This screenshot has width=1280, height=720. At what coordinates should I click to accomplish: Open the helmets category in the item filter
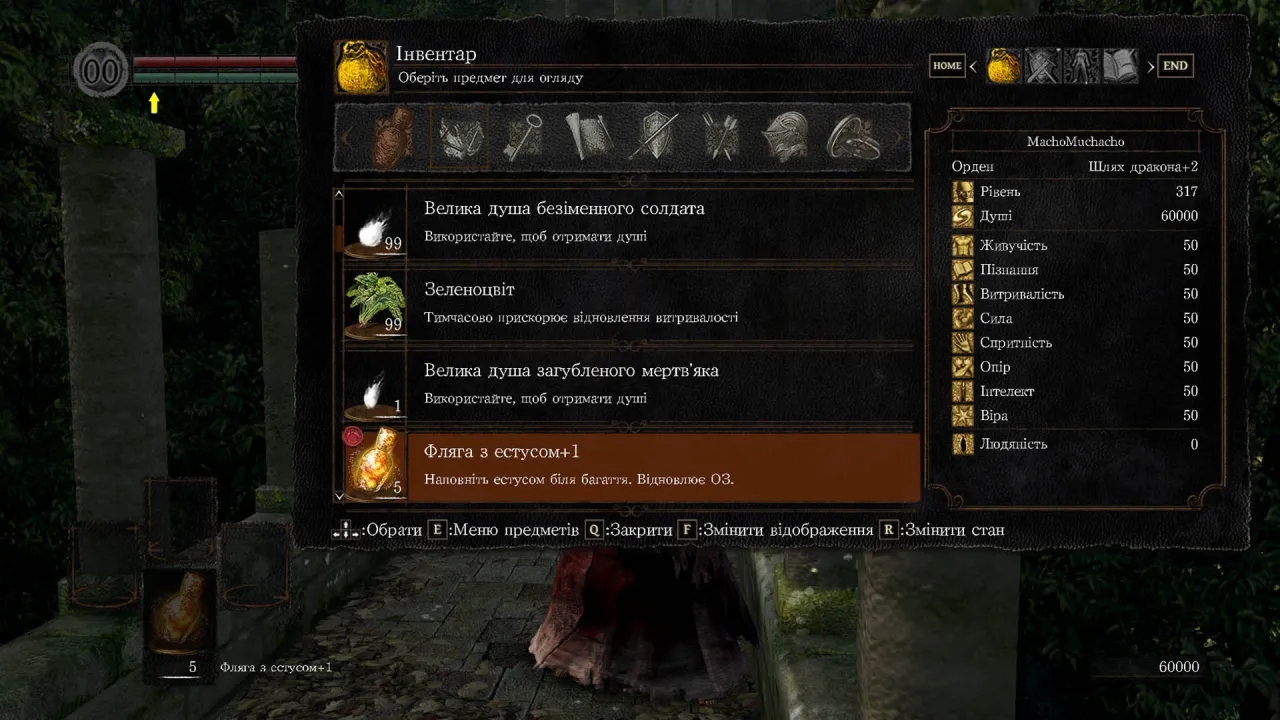tap(786, 139)
